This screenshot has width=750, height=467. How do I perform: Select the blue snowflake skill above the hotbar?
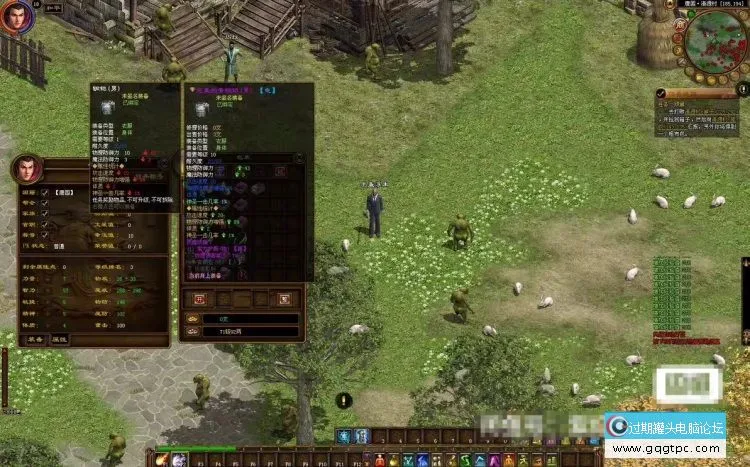pos(343,436)
